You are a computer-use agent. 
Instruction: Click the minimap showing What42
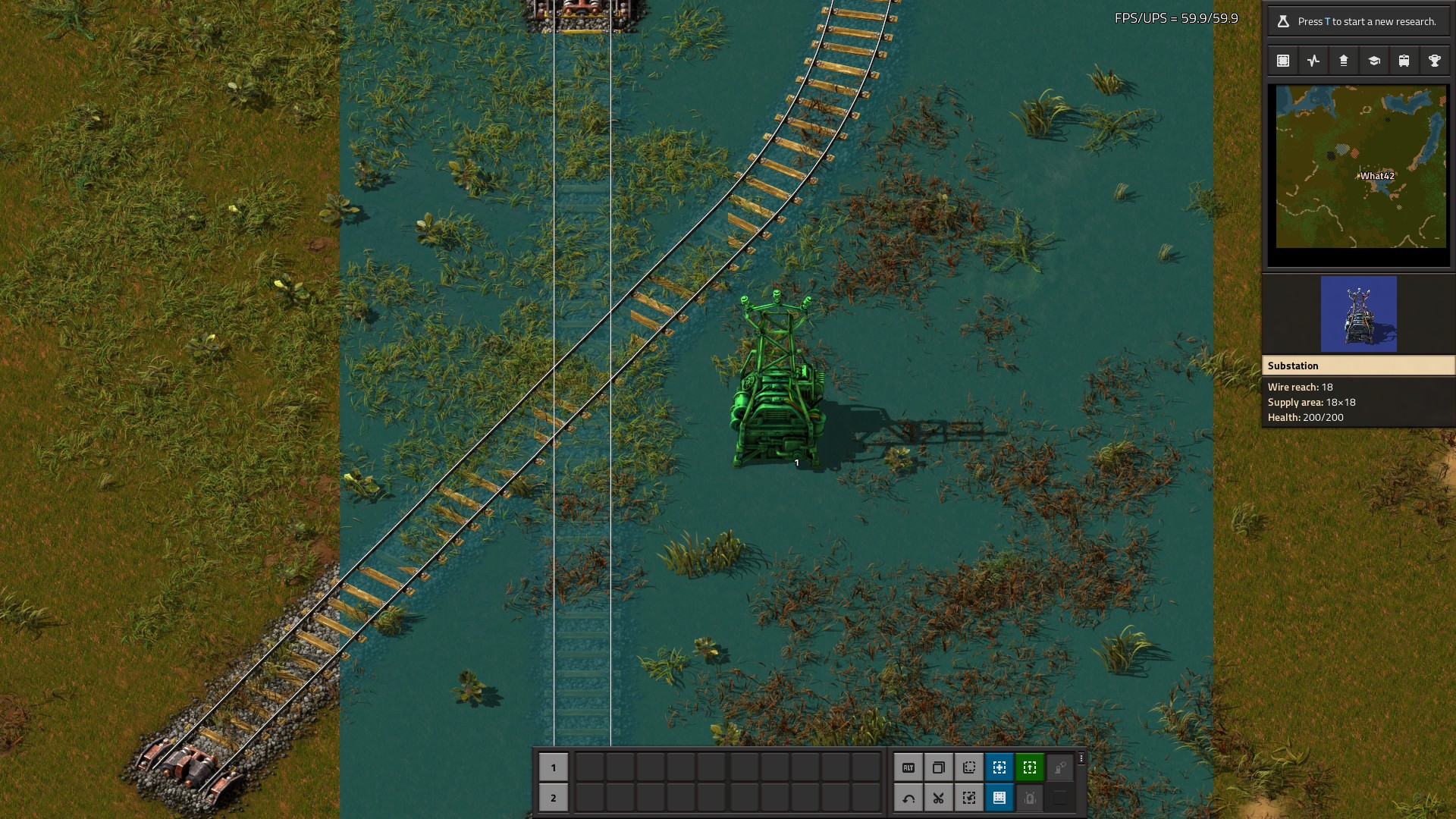point(1360,167)
